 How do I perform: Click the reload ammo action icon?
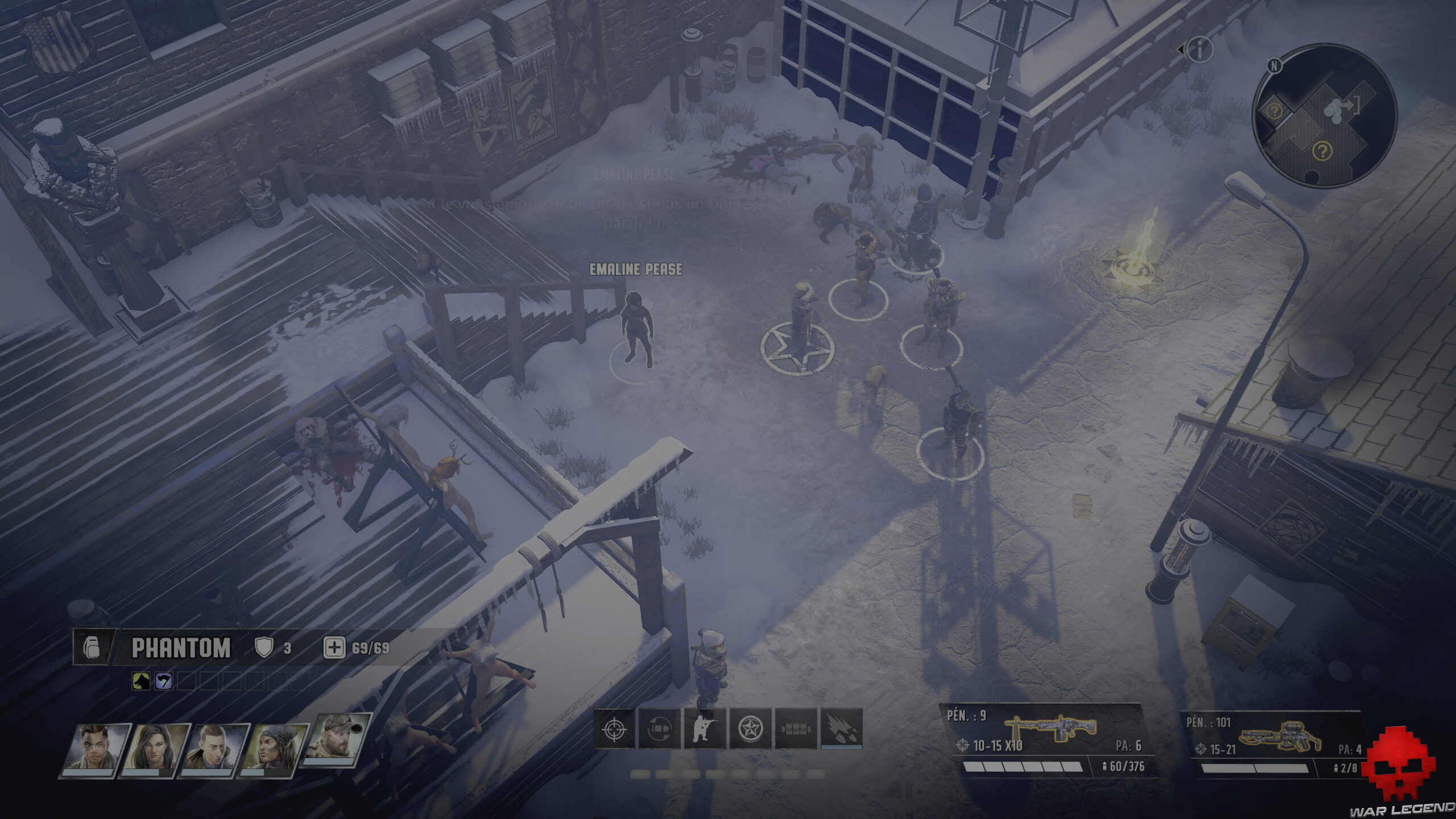[x=659, y=729]
